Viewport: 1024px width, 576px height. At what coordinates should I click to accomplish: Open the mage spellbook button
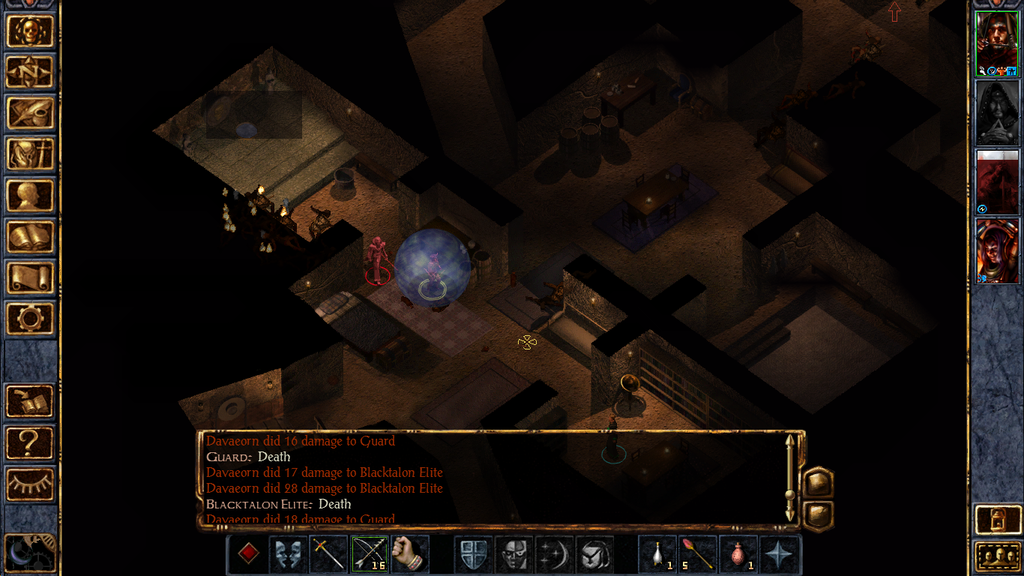point(30,237)
